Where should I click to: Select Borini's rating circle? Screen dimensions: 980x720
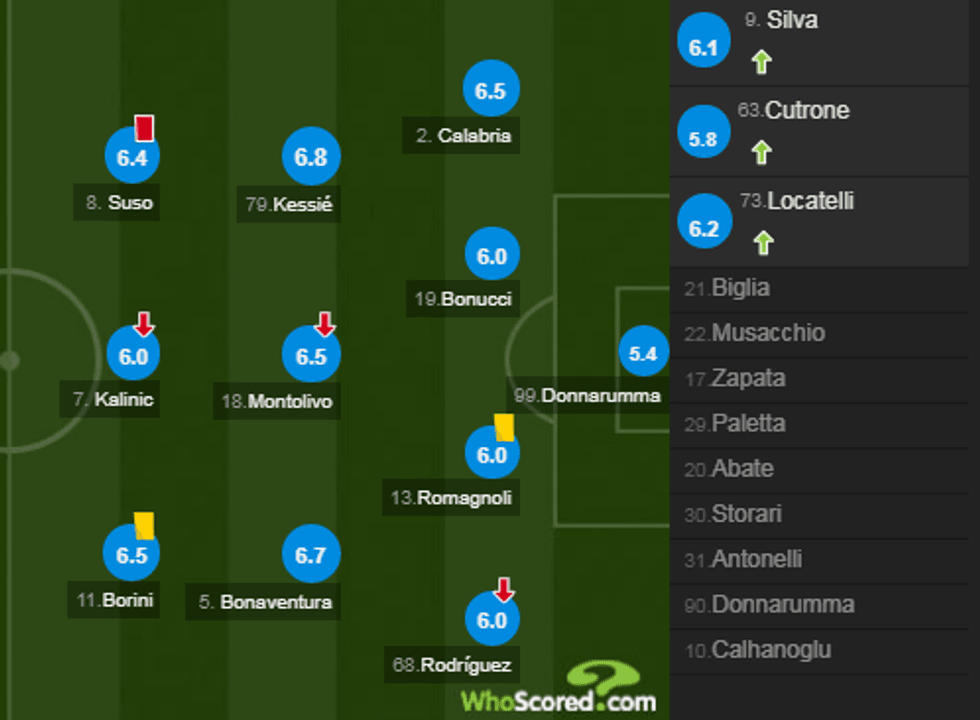[132, 555]
